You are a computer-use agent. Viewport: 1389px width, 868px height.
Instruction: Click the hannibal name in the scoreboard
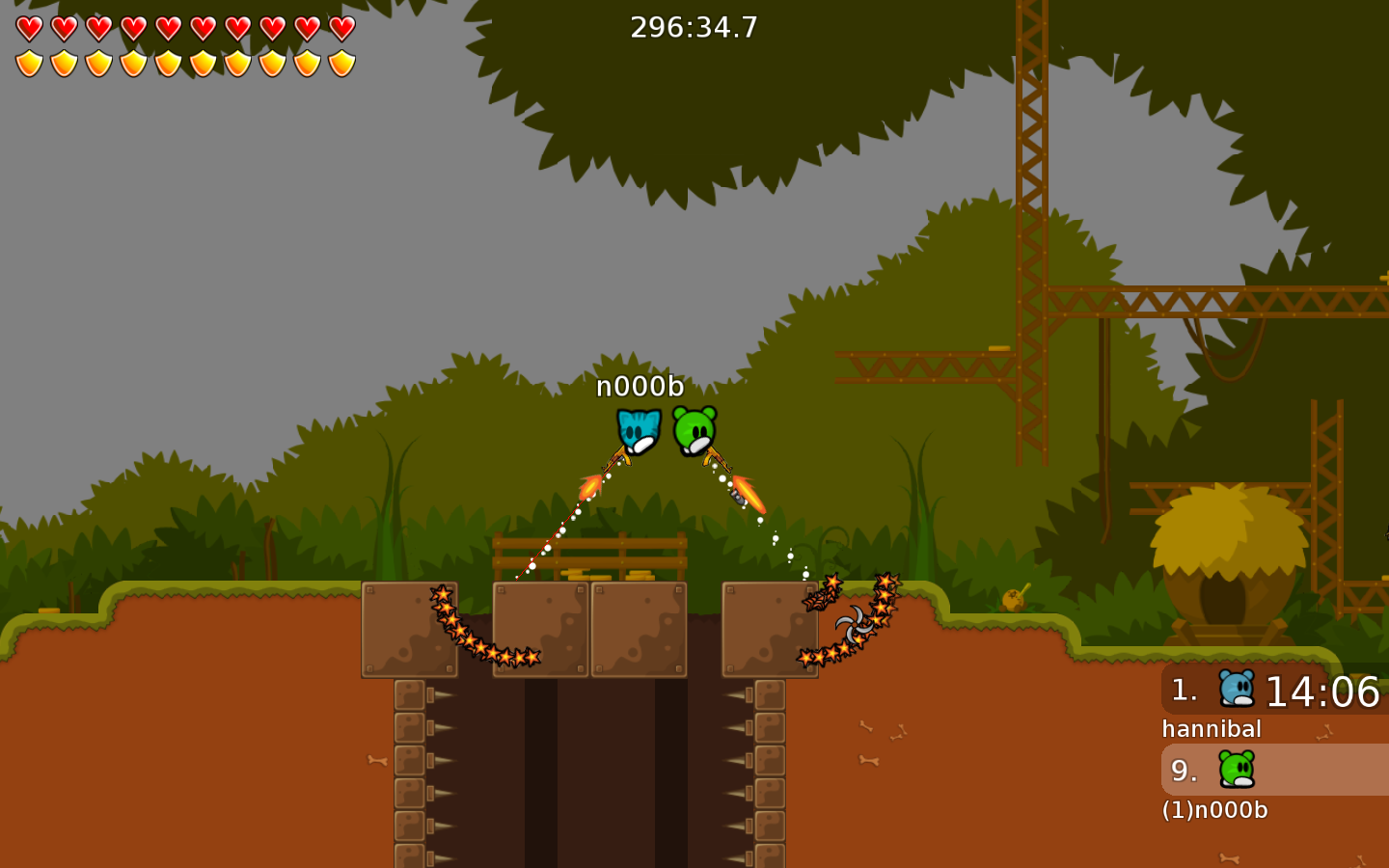pos(1212,729)
